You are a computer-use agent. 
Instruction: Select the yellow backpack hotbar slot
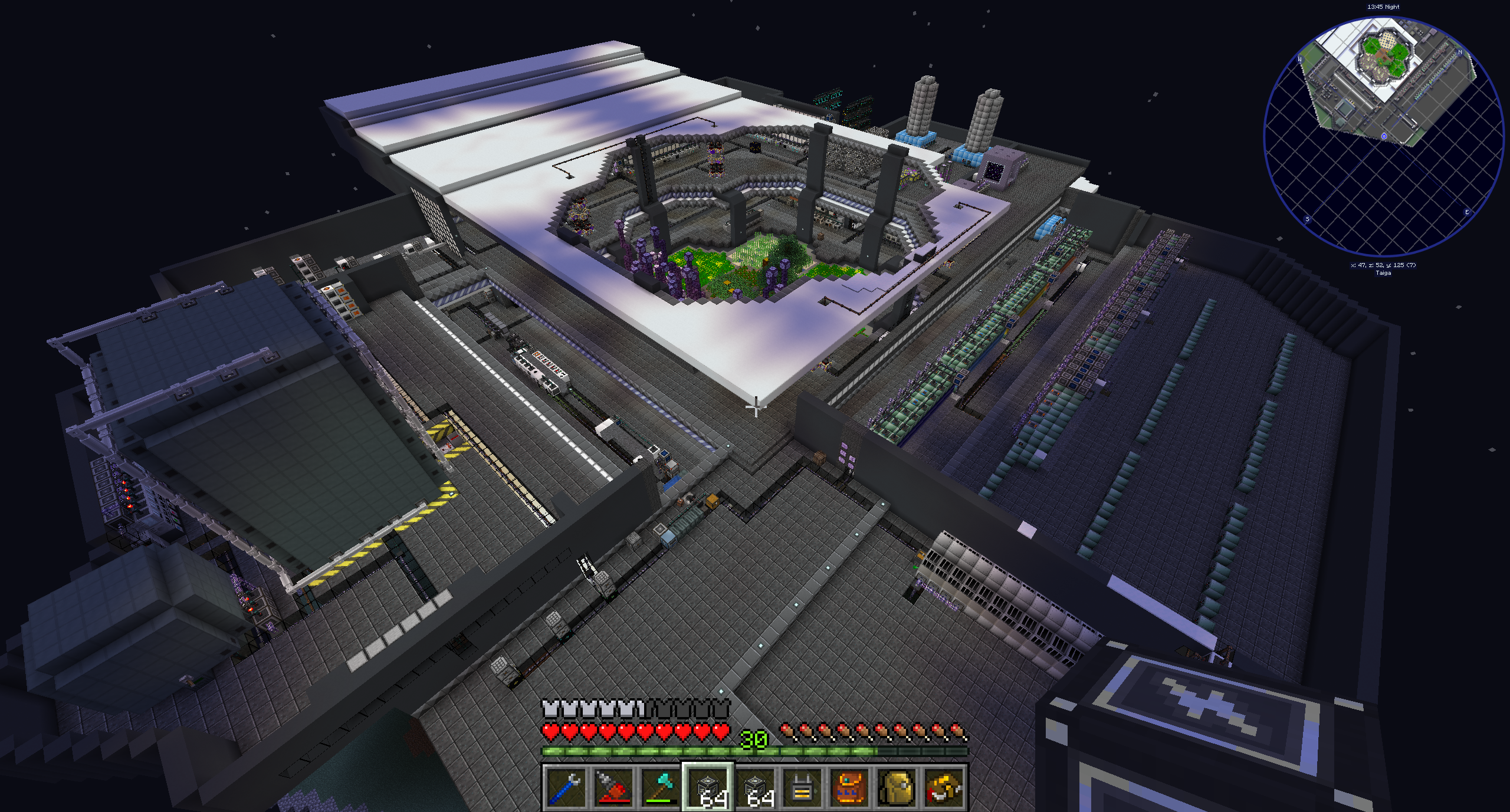point(897,788)
